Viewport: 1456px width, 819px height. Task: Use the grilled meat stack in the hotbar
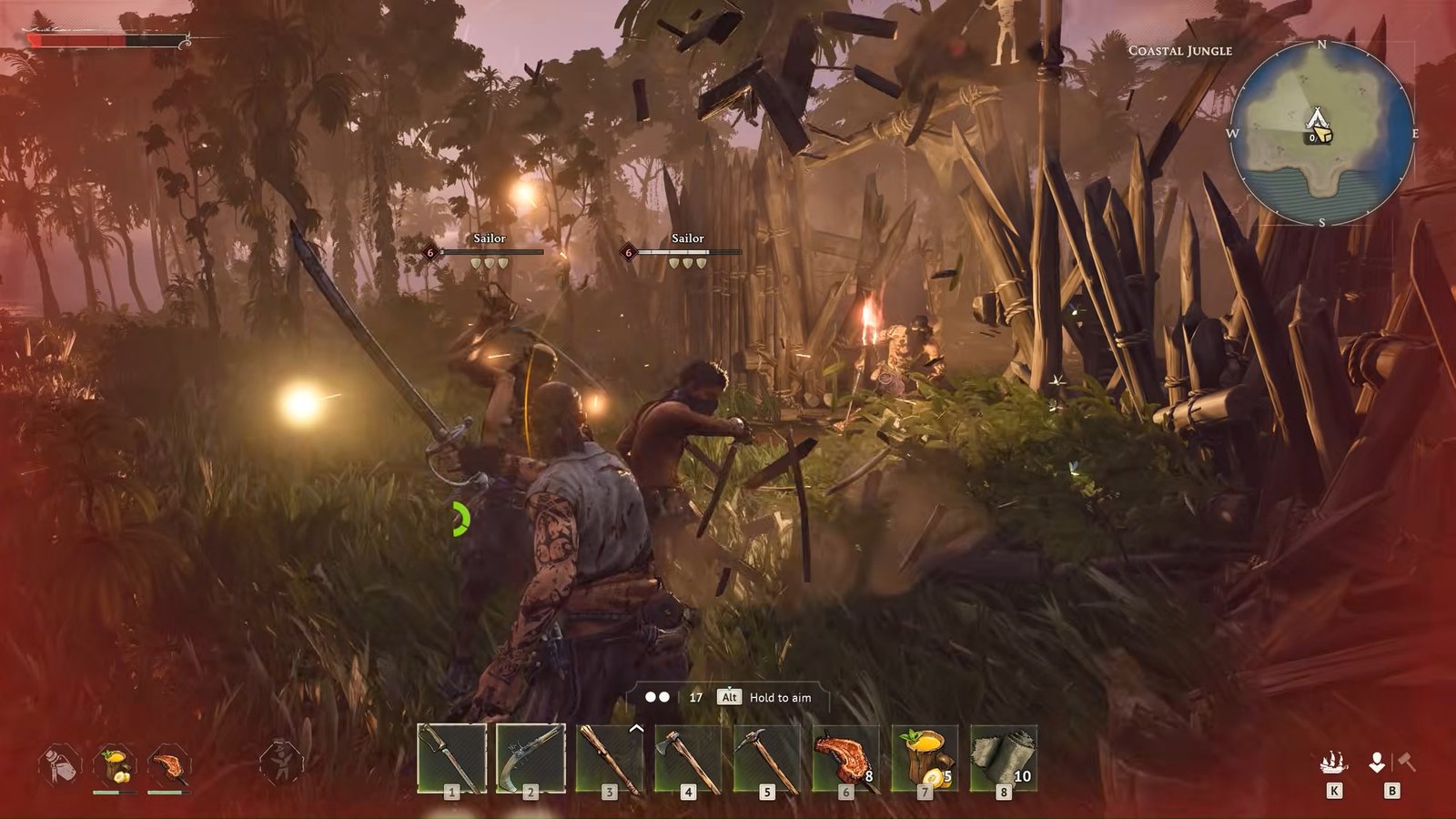click(x=845, y=758)
